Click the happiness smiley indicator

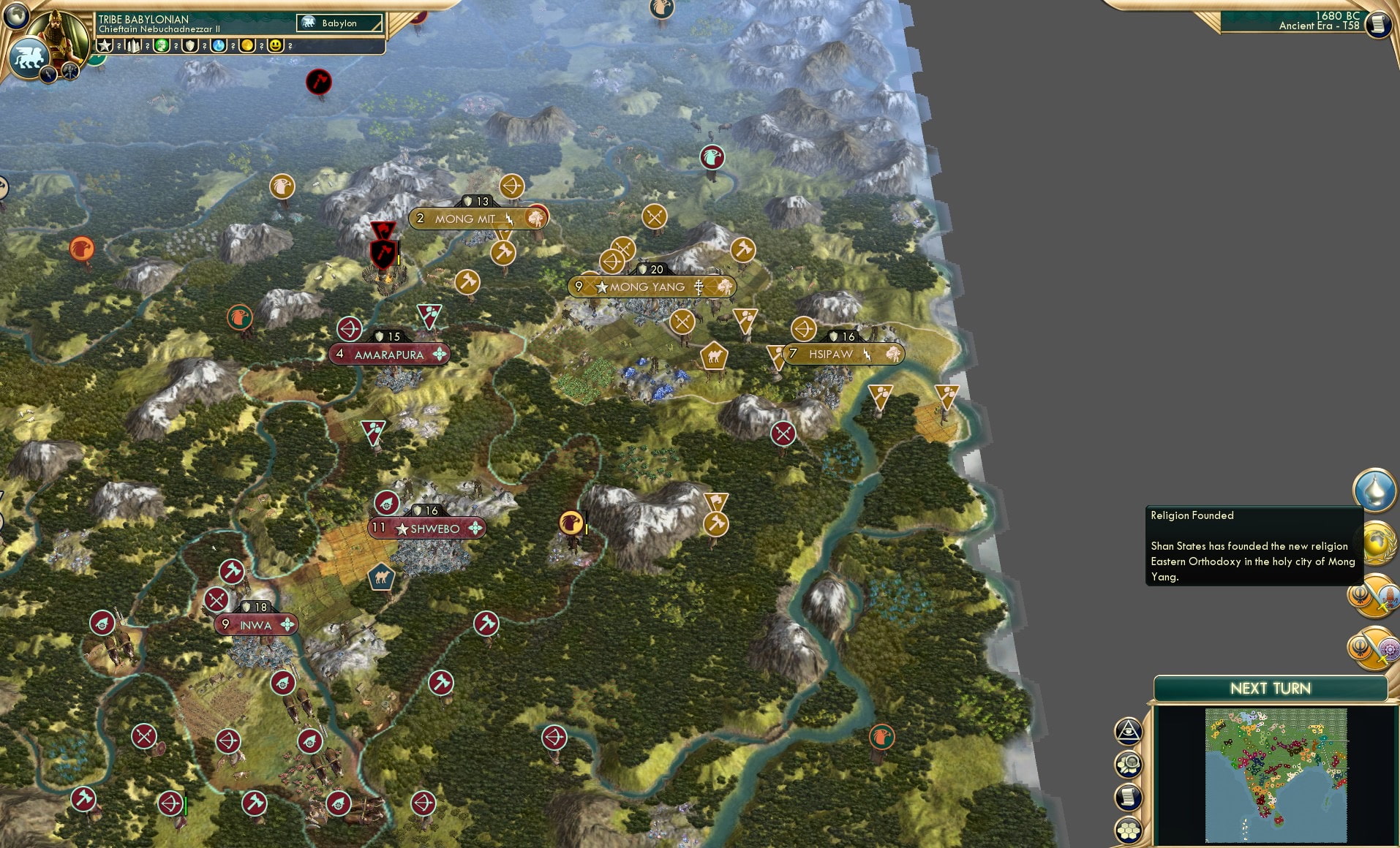pos(274,45)
